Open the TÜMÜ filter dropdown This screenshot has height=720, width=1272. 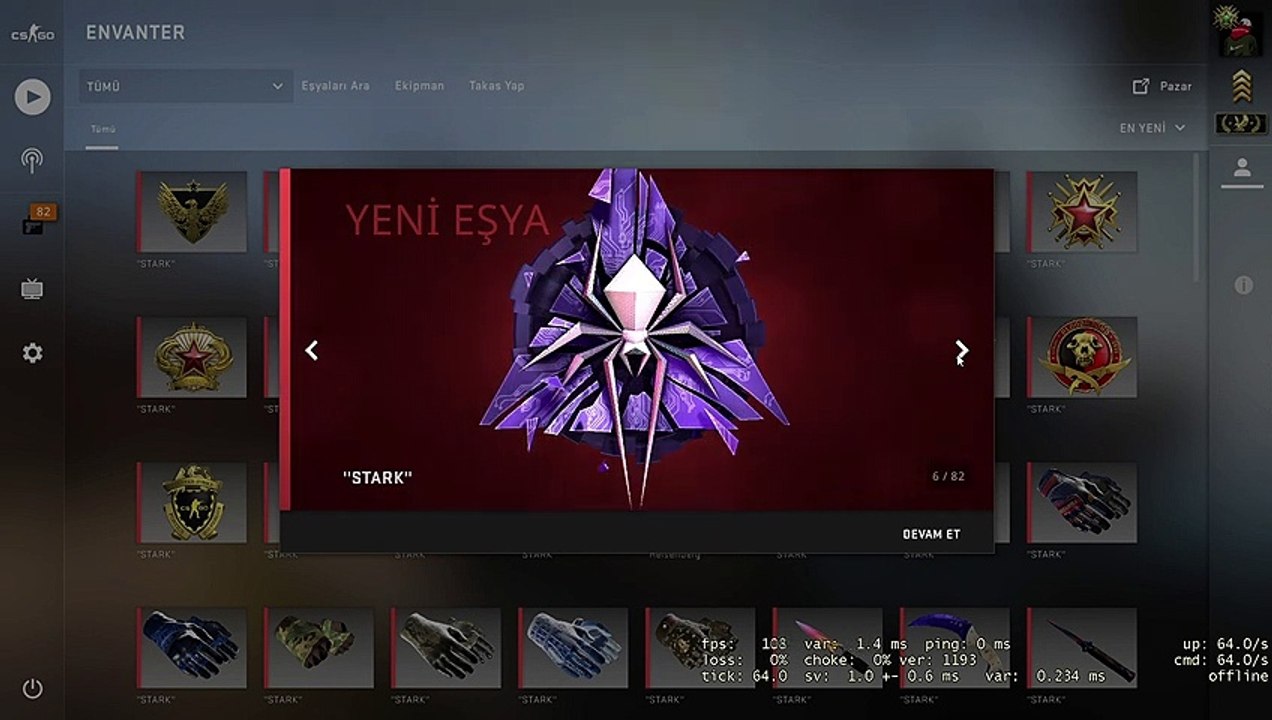click(x=185, y=86)
